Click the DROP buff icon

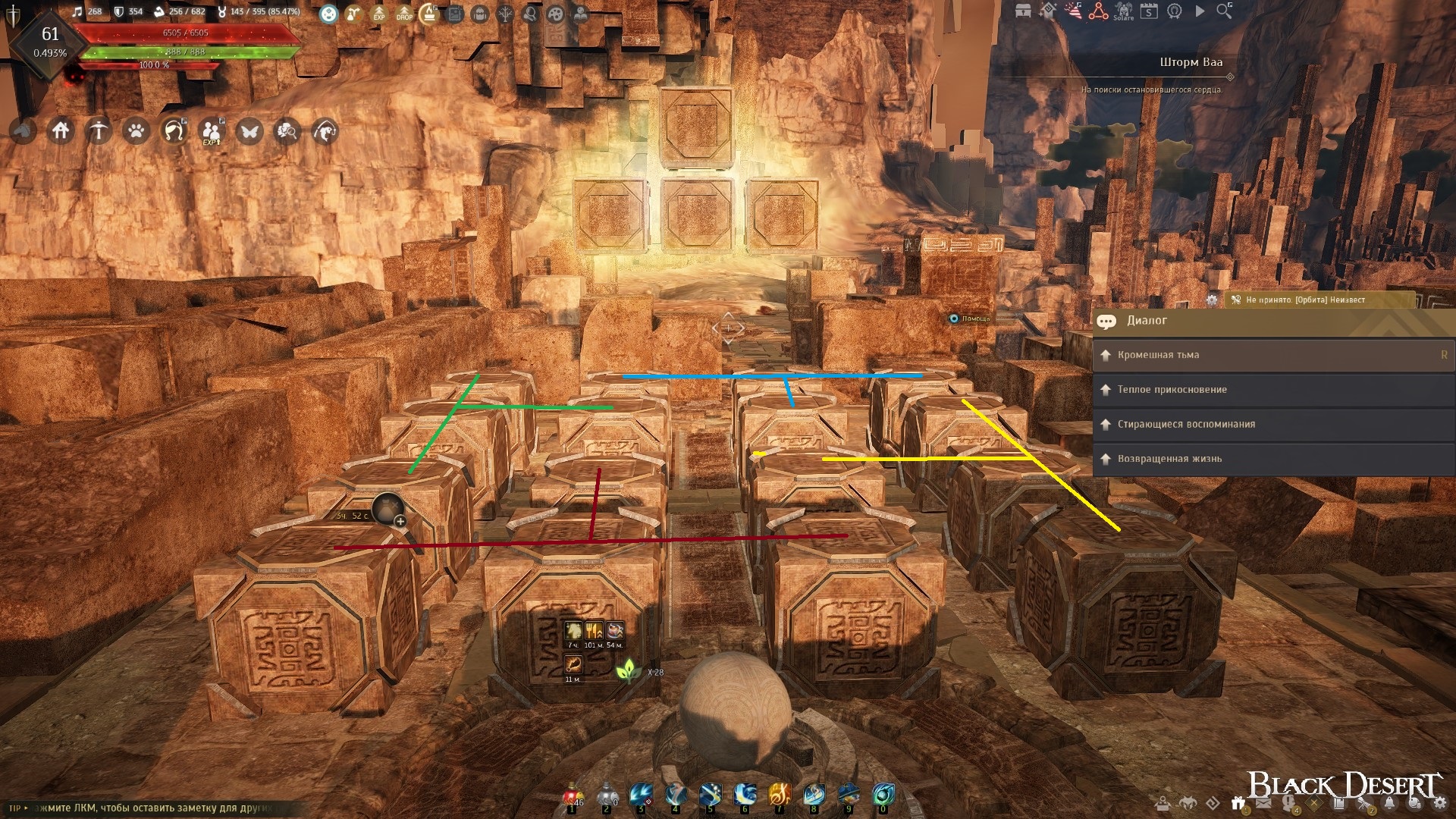[404, 13]
